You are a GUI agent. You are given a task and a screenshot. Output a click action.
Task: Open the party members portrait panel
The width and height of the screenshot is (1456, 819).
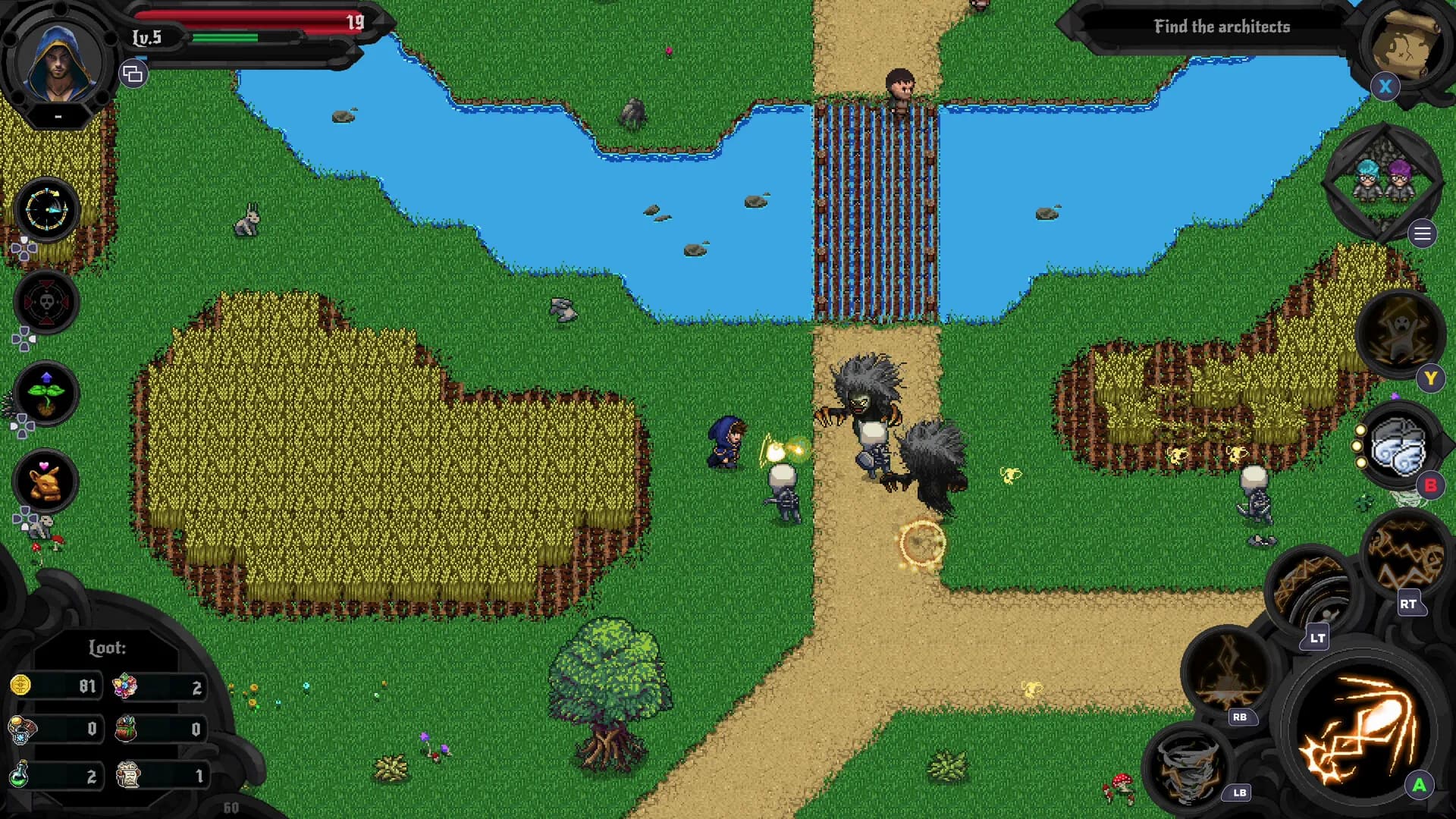[1382, 182]
